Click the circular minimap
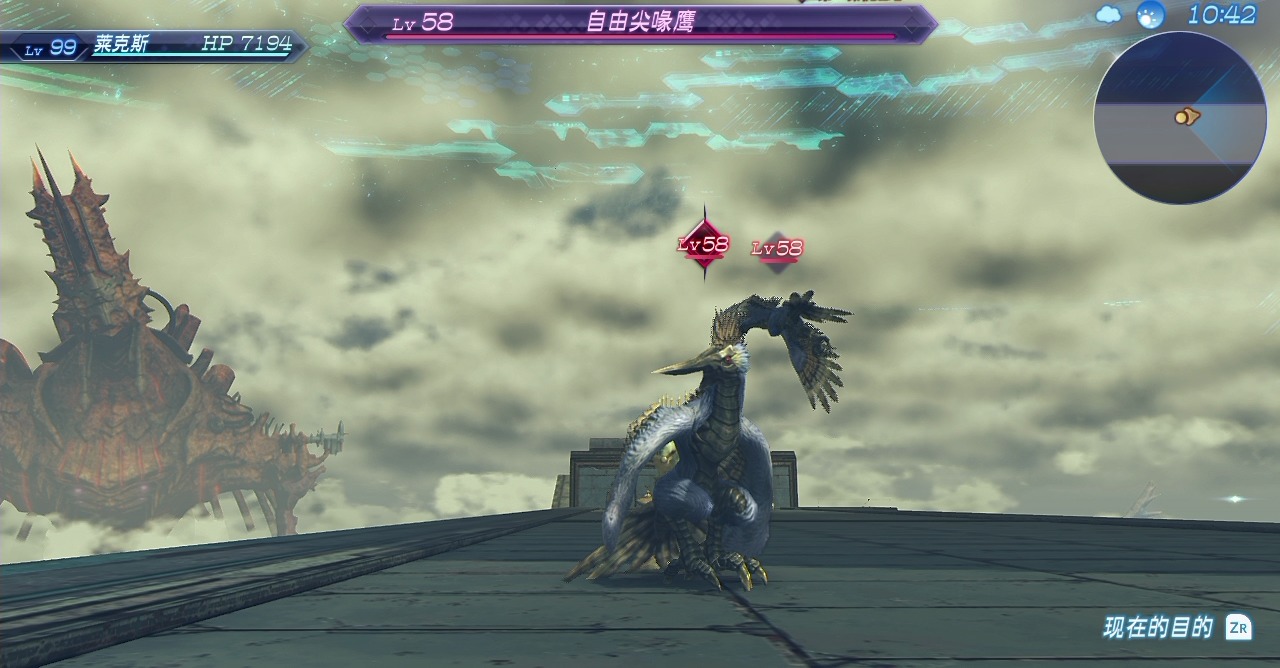This screenshot has width=1280, height=668. [x=1180, y=117]
